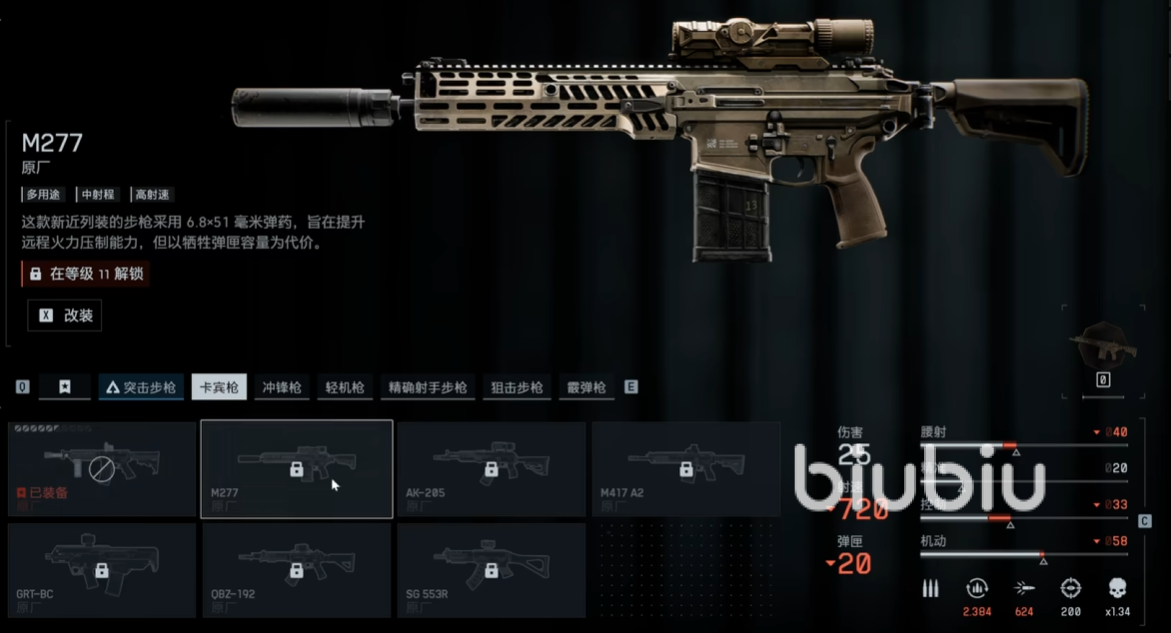The height and width of the screenshot is (633, 1171).
Task: Select the SG 553R weapon tile
Action: coord(491,570)
